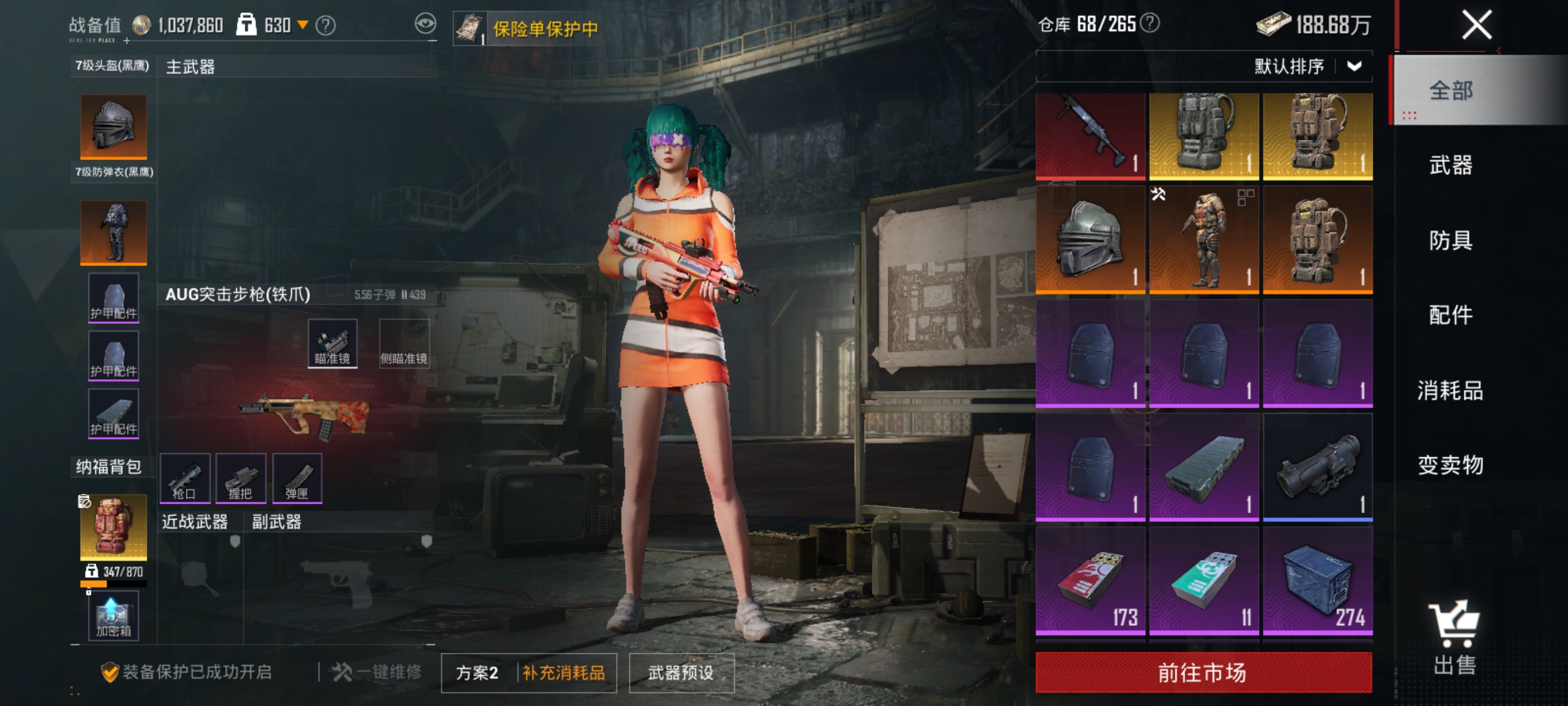Choose the 方案2 loadout plan
Image resolution: width=1568 pixels, height=706 pixels.
tap(478, 673)
